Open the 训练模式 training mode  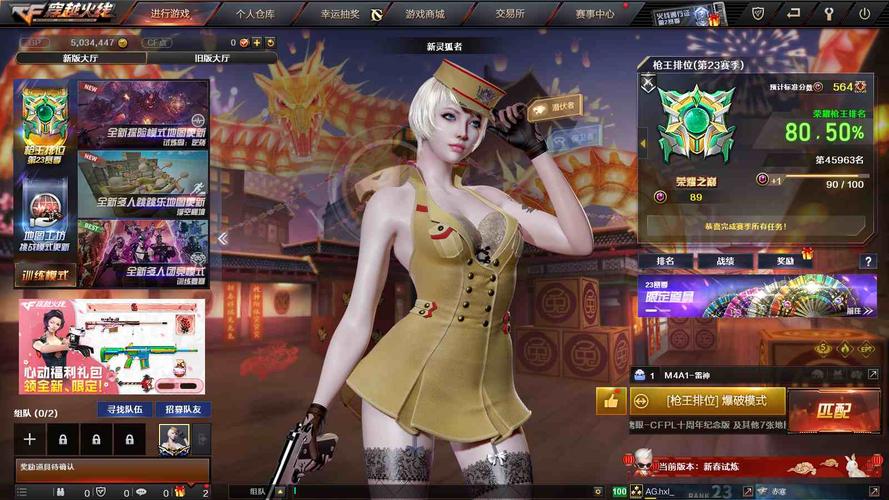(46, 275)
